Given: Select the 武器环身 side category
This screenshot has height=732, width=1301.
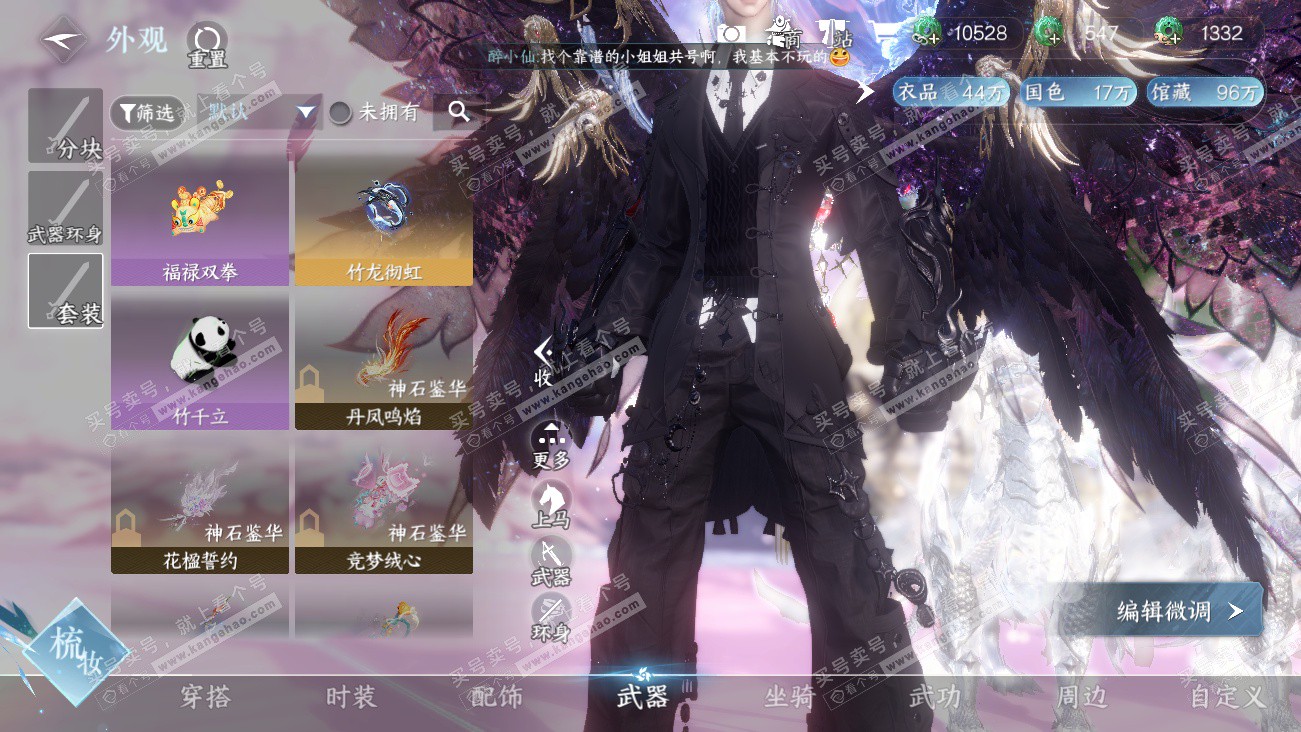Looking at the screenshot, I should point(66,209).
